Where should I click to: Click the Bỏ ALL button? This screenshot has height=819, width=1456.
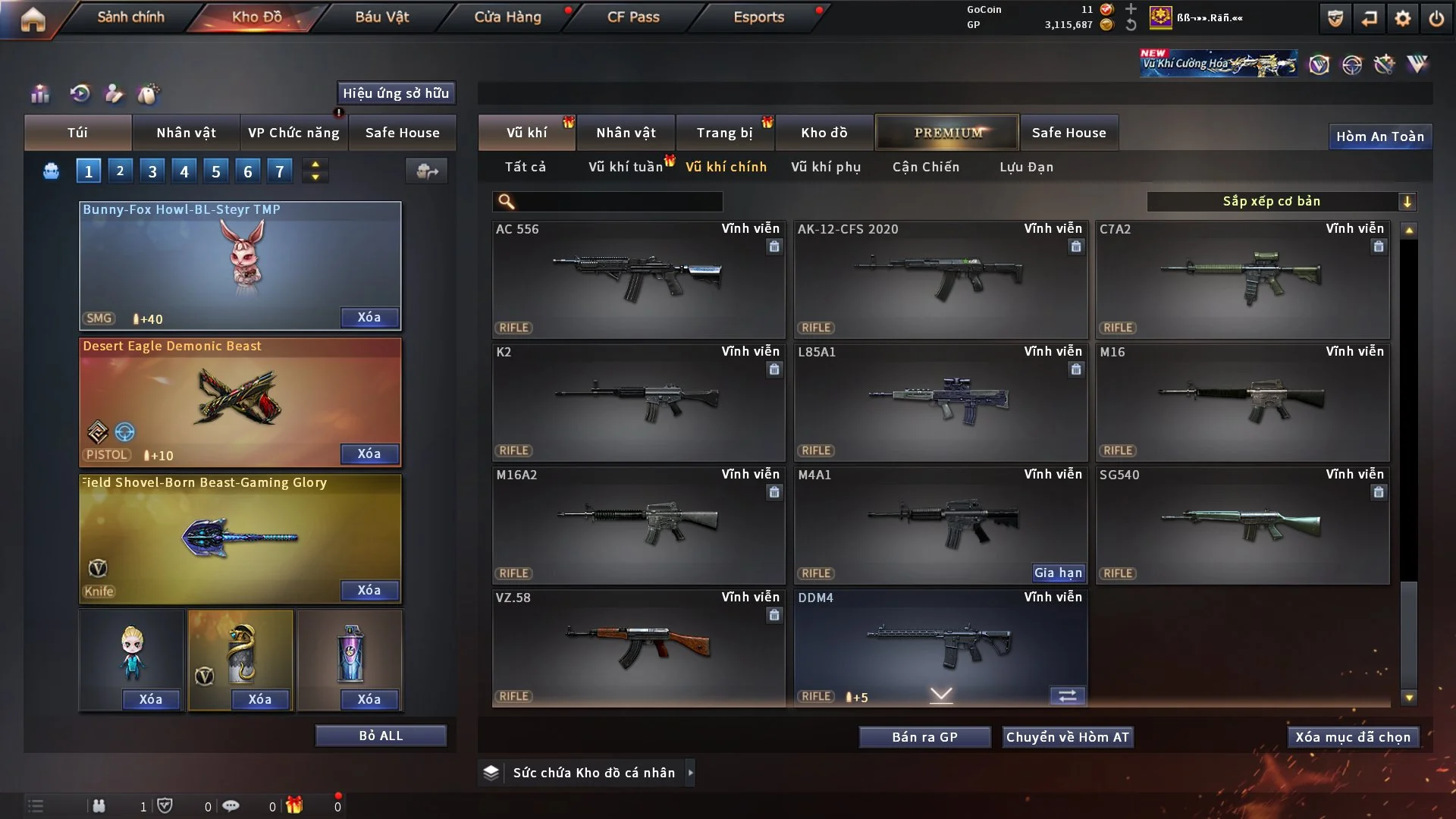click(381, 736)
